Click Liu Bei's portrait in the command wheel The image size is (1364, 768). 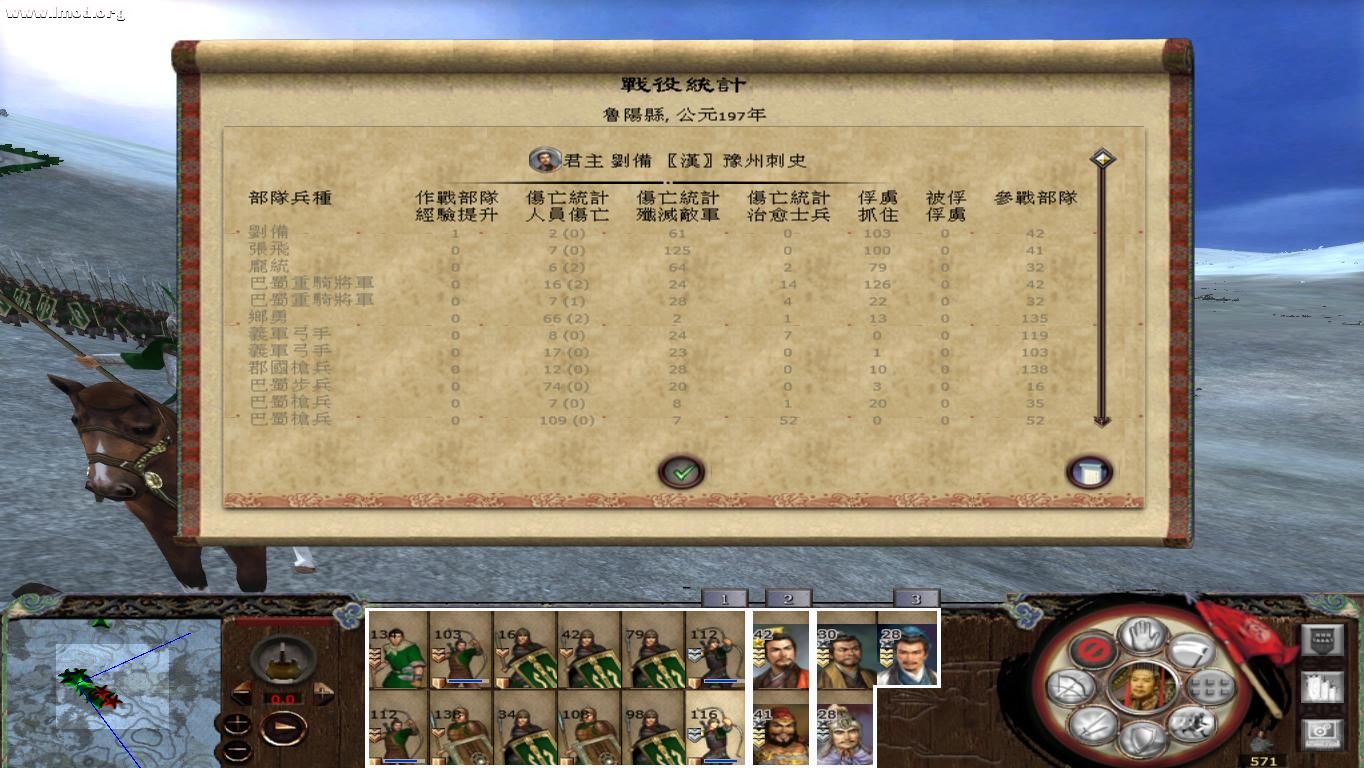pyautogui.click(x=1141, y=687)
